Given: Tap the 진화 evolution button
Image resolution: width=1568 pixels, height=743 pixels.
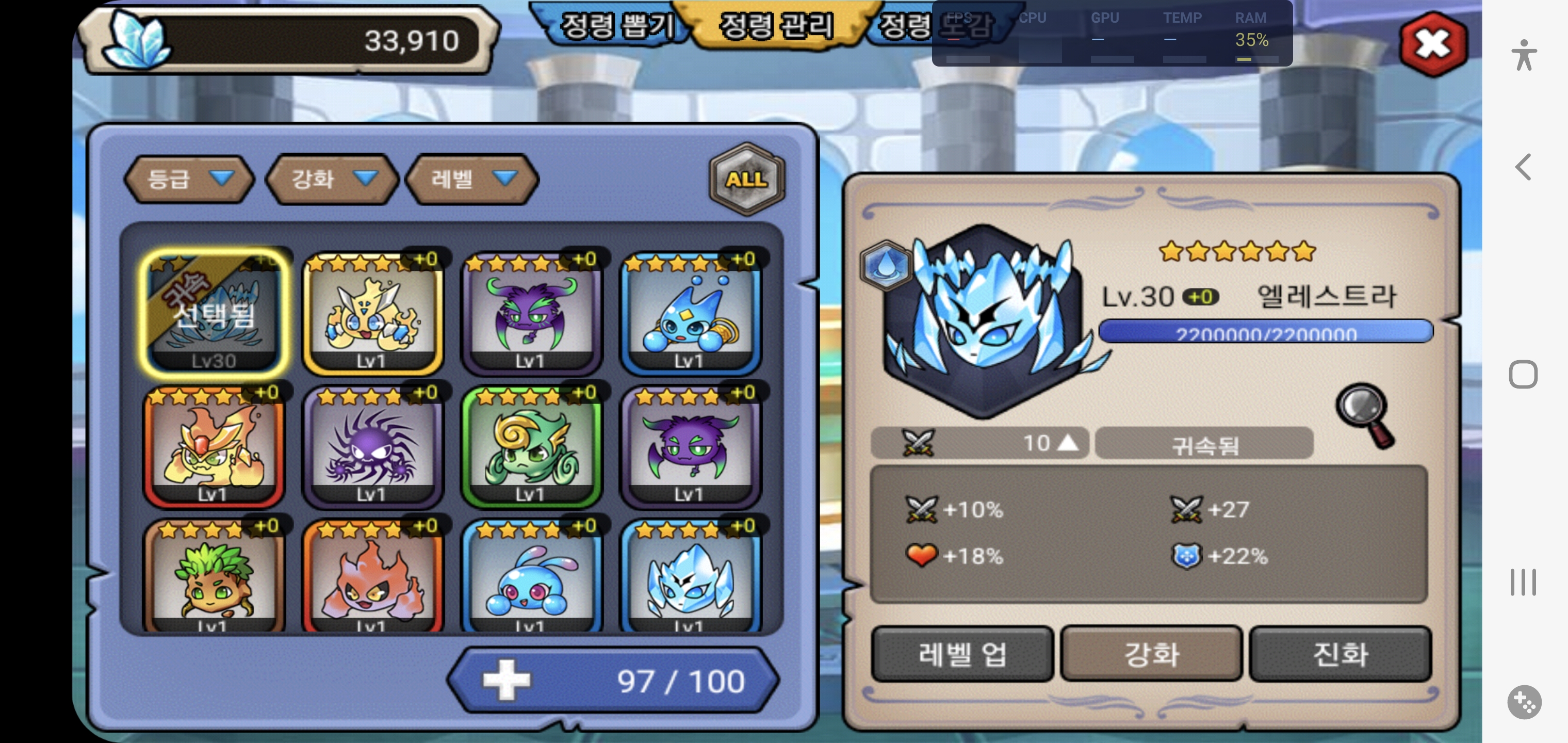Looking at the screenshot, I should tap(1340, 654).
